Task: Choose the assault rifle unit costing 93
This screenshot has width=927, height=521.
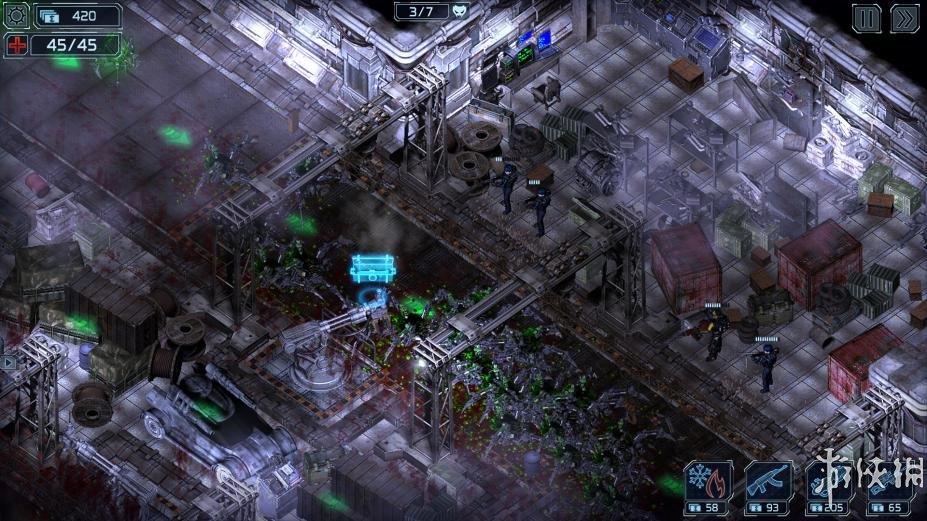Action: click(x=767, y=485)
